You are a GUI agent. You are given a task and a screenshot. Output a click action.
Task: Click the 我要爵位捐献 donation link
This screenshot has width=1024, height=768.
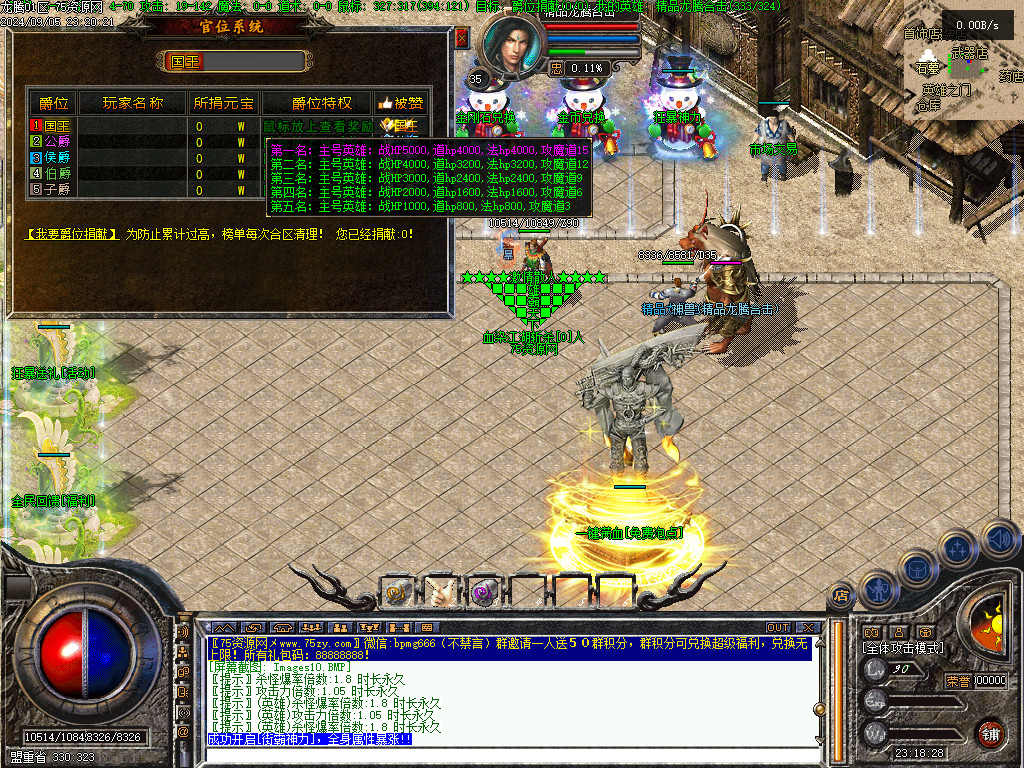(x=72, y=234)
